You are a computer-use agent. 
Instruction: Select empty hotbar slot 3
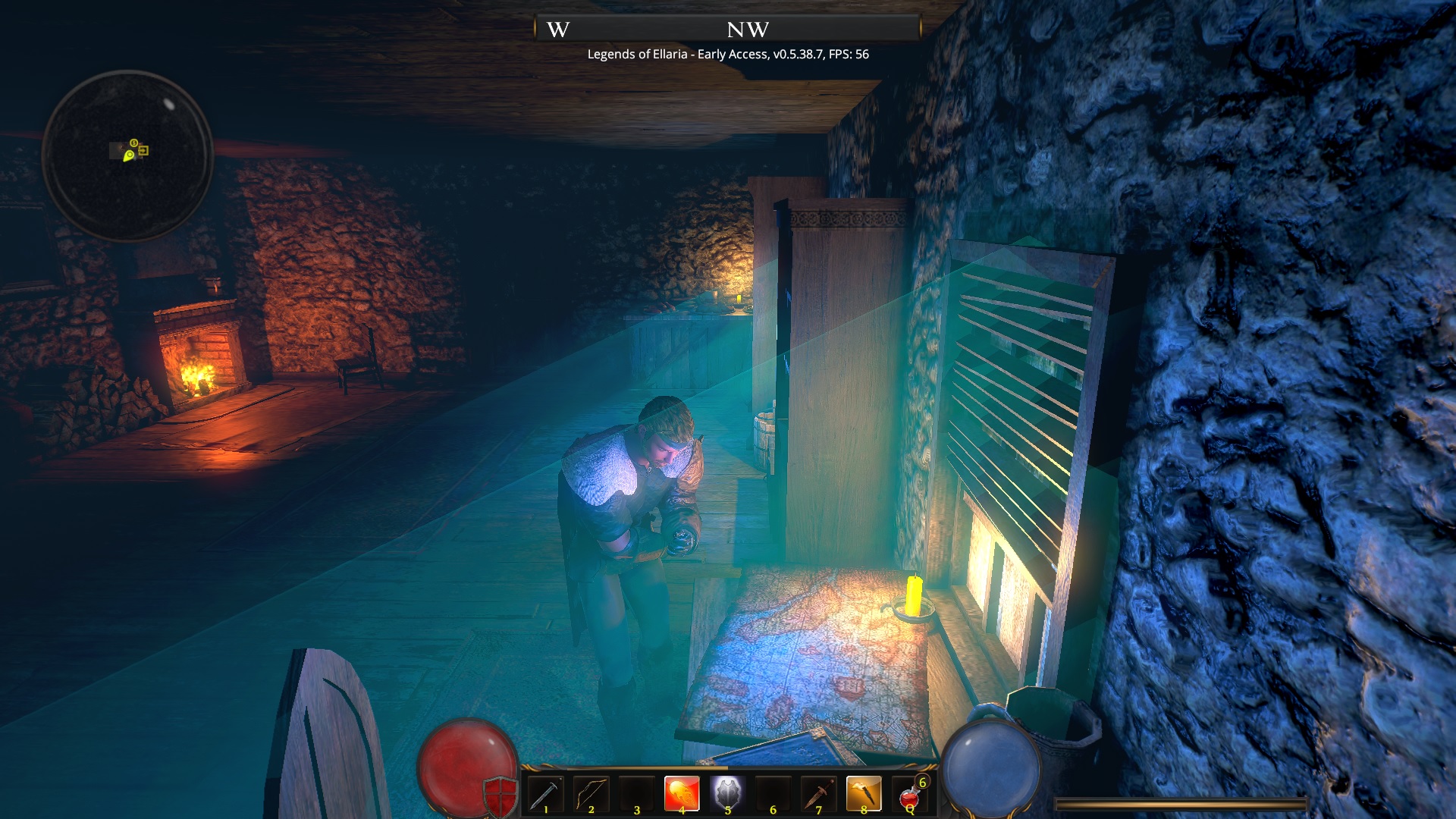(636, 792)
